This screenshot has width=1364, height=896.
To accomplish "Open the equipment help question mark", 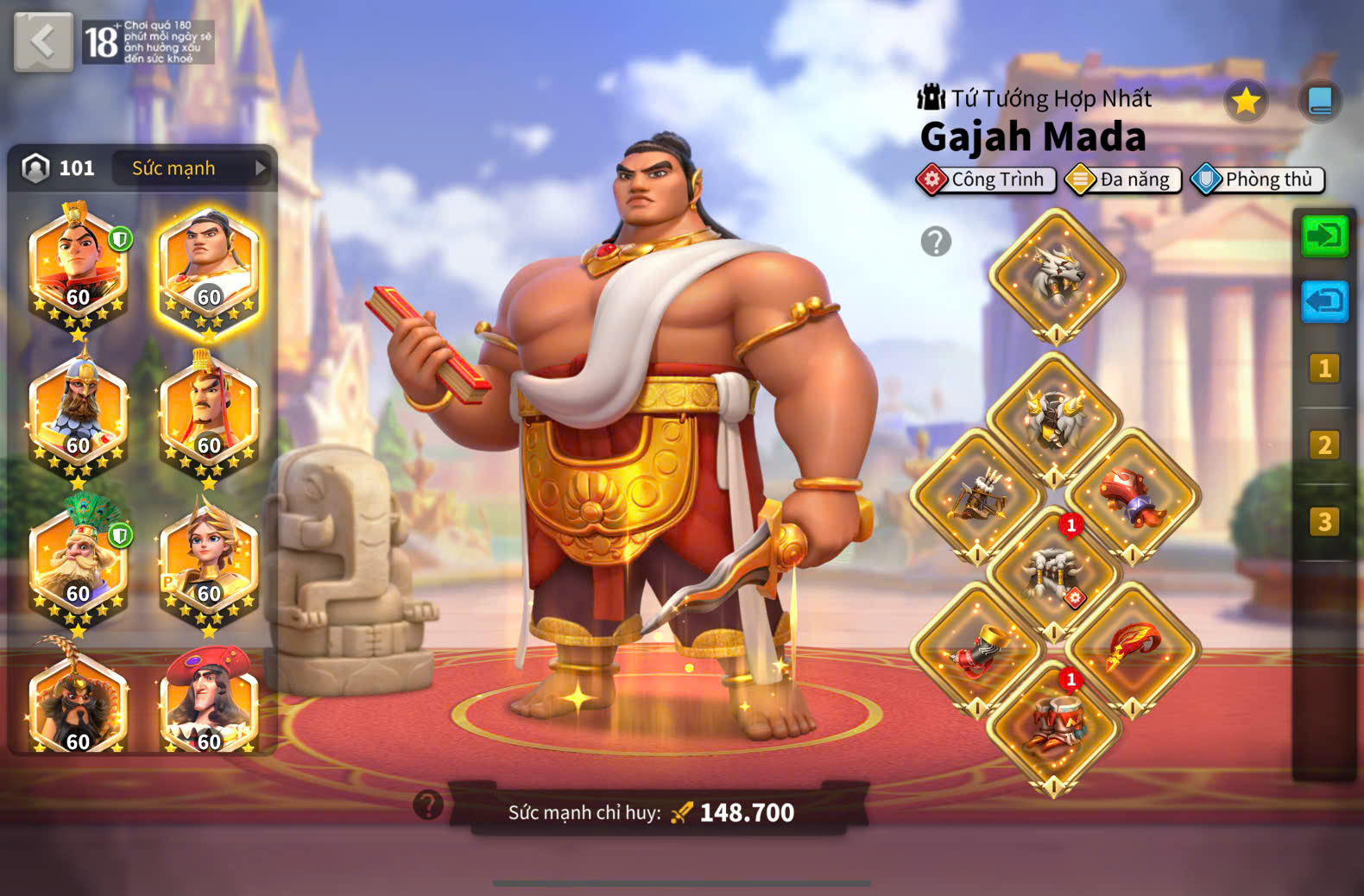I will 936,242.
